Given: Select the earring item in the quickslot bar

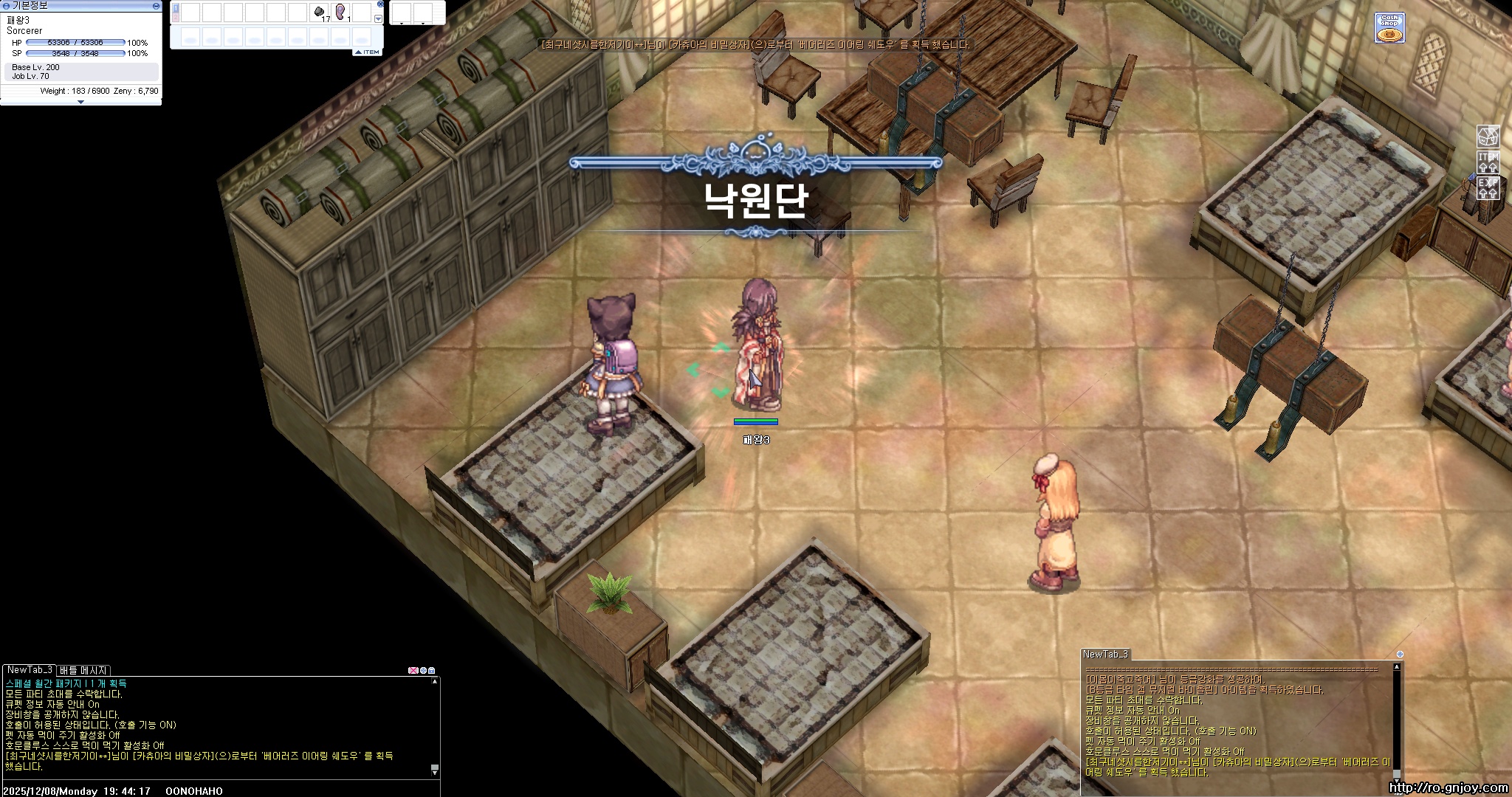Looking at the screenshot, I should pyautogui.click(x=341, y=11).
